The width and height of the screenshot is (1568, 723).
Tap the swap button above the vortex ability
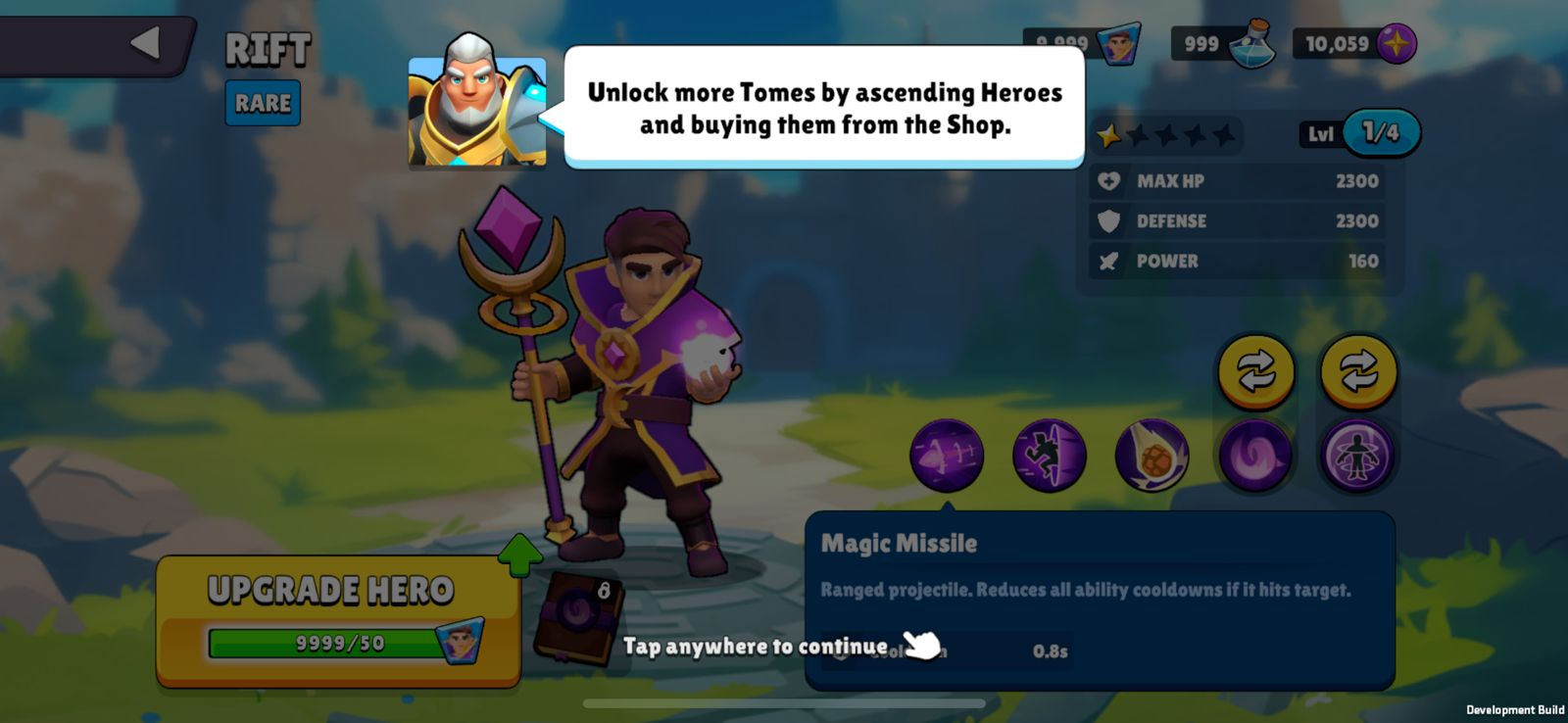(1255, 371)
